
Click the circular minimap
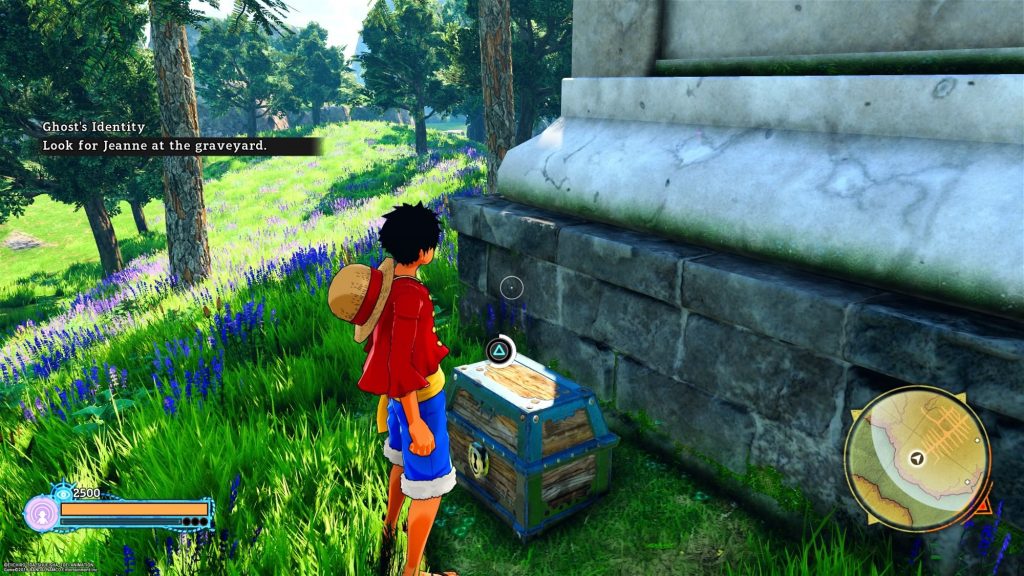pyautogui.click(x=917, y=457)
